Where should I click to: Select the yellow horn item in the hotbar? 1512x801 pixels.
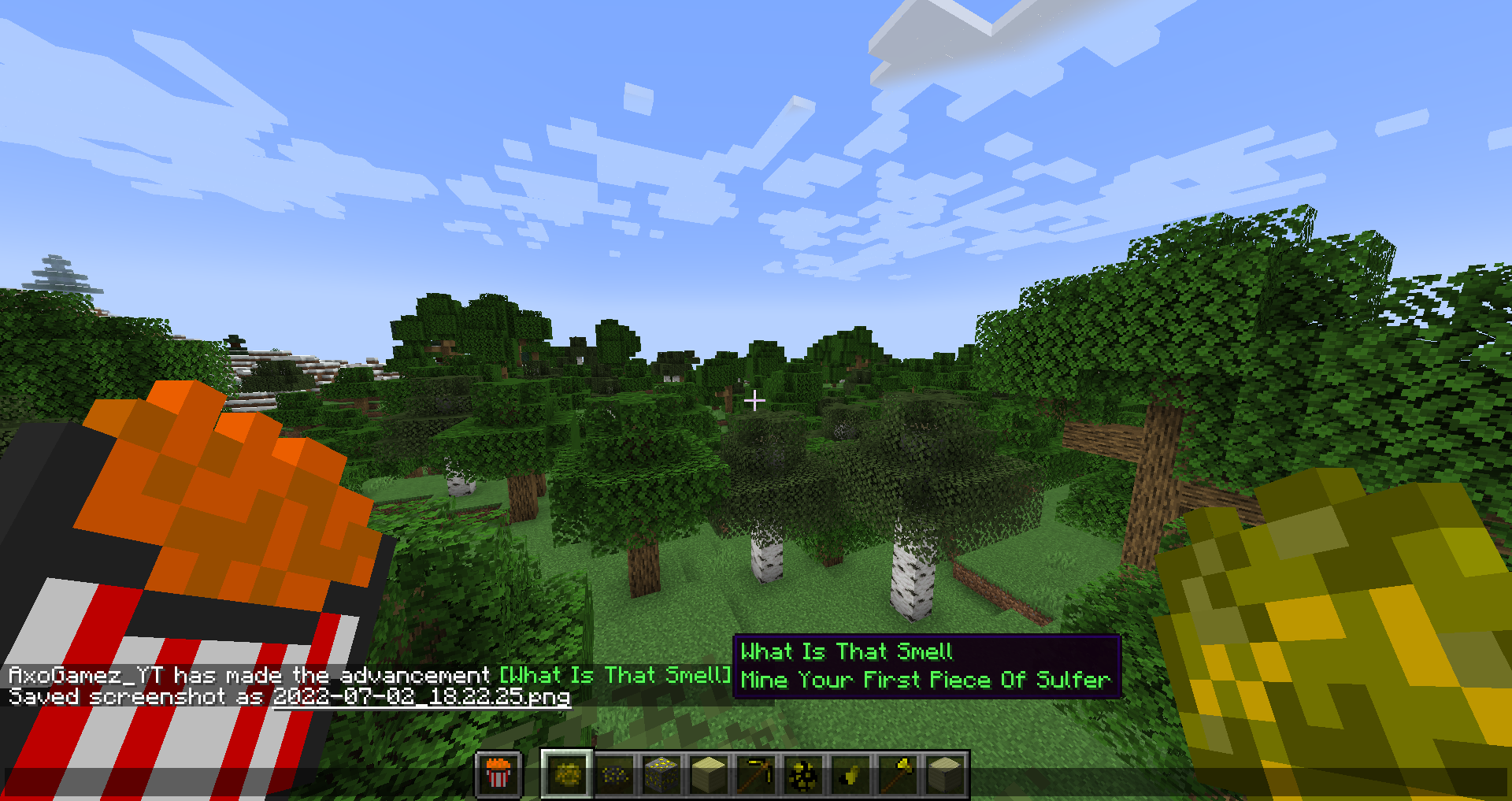[x=850, y=775]
